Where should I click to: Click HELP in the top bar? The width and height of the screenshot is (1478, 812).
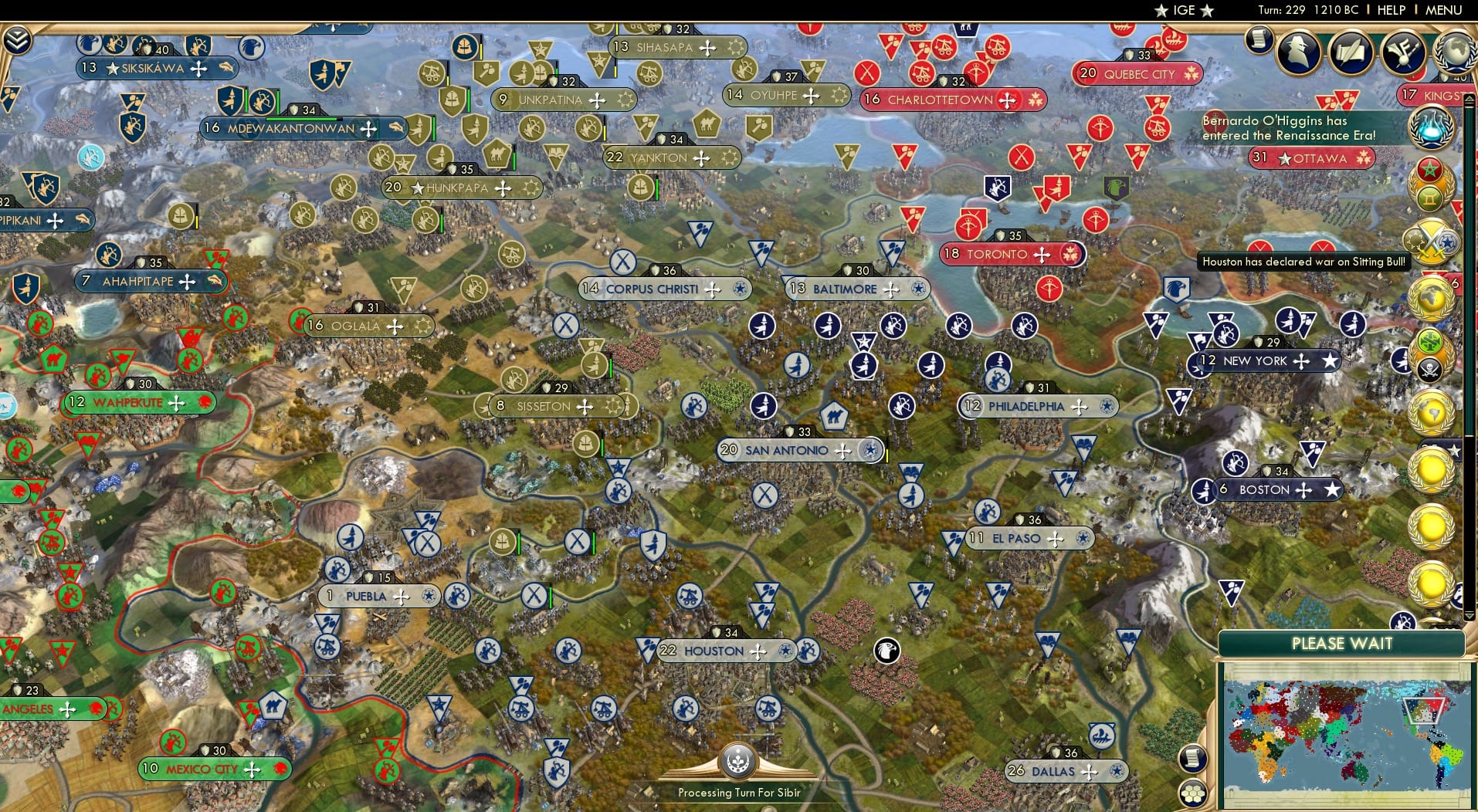pos(1390,10)
